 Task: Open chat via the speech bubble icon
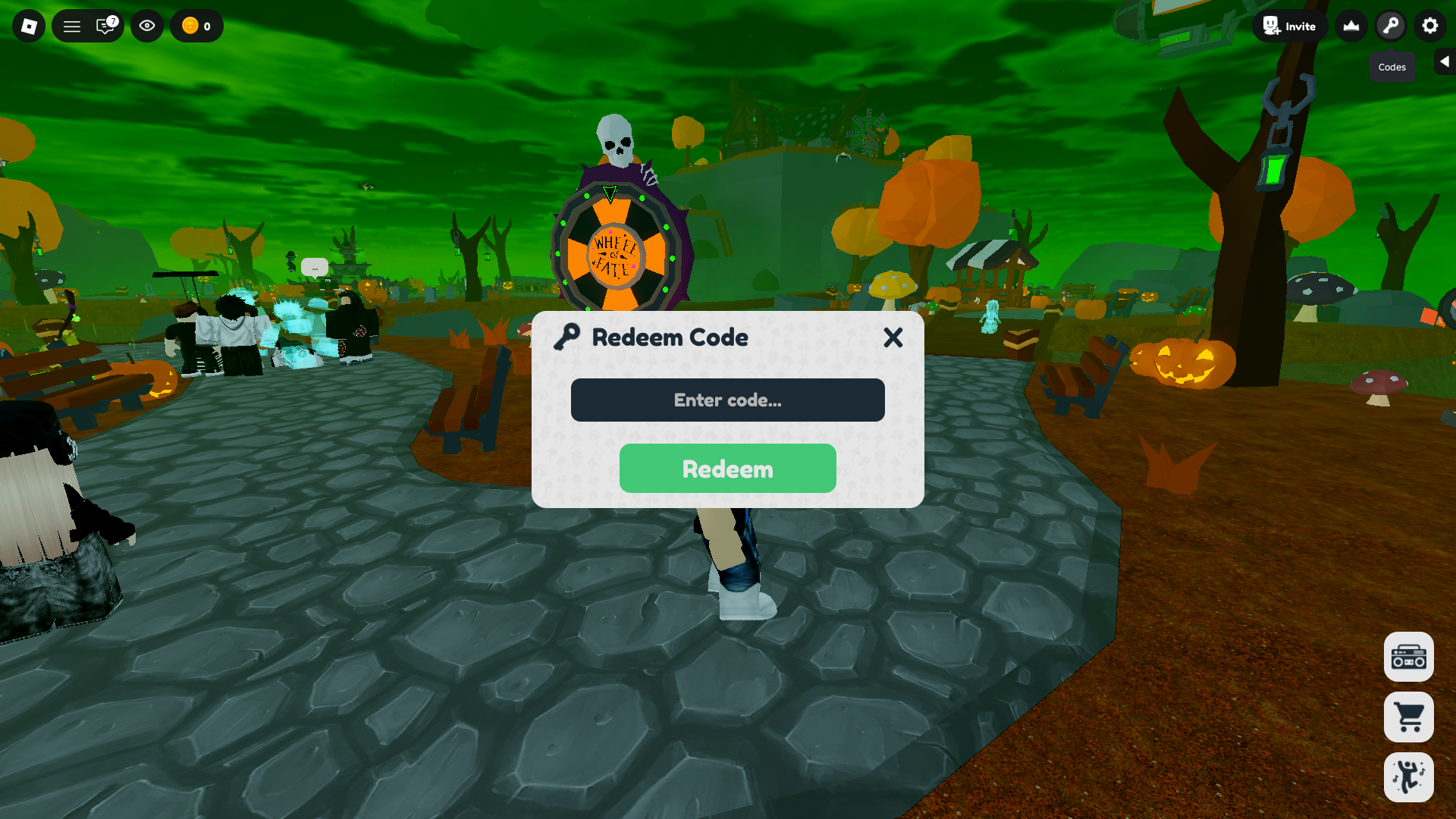[103, 25]
